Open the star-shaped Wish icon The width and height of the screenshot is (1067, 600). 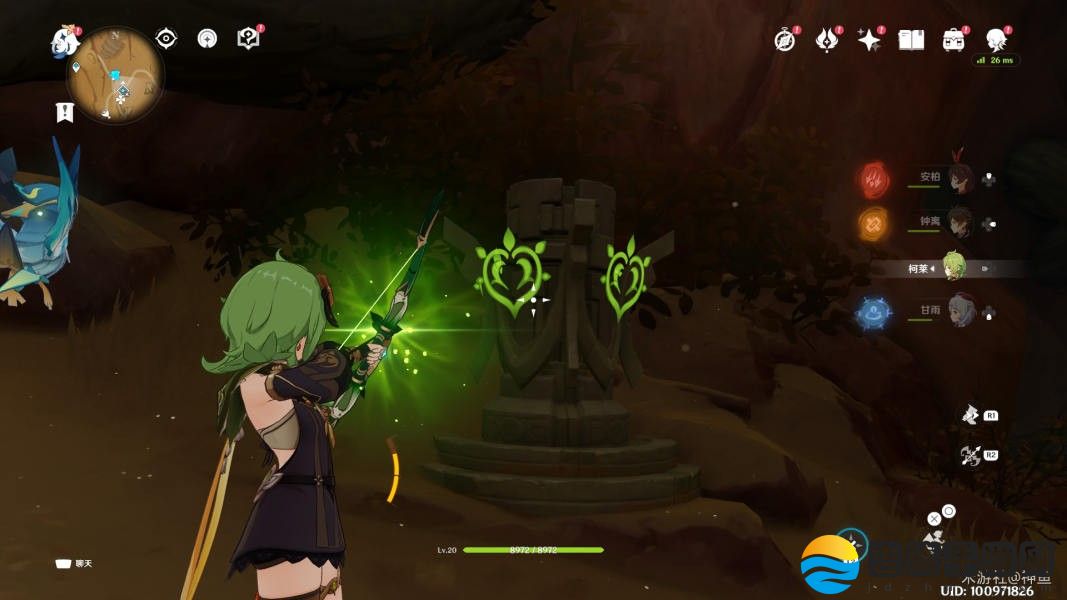click(869, 40)
